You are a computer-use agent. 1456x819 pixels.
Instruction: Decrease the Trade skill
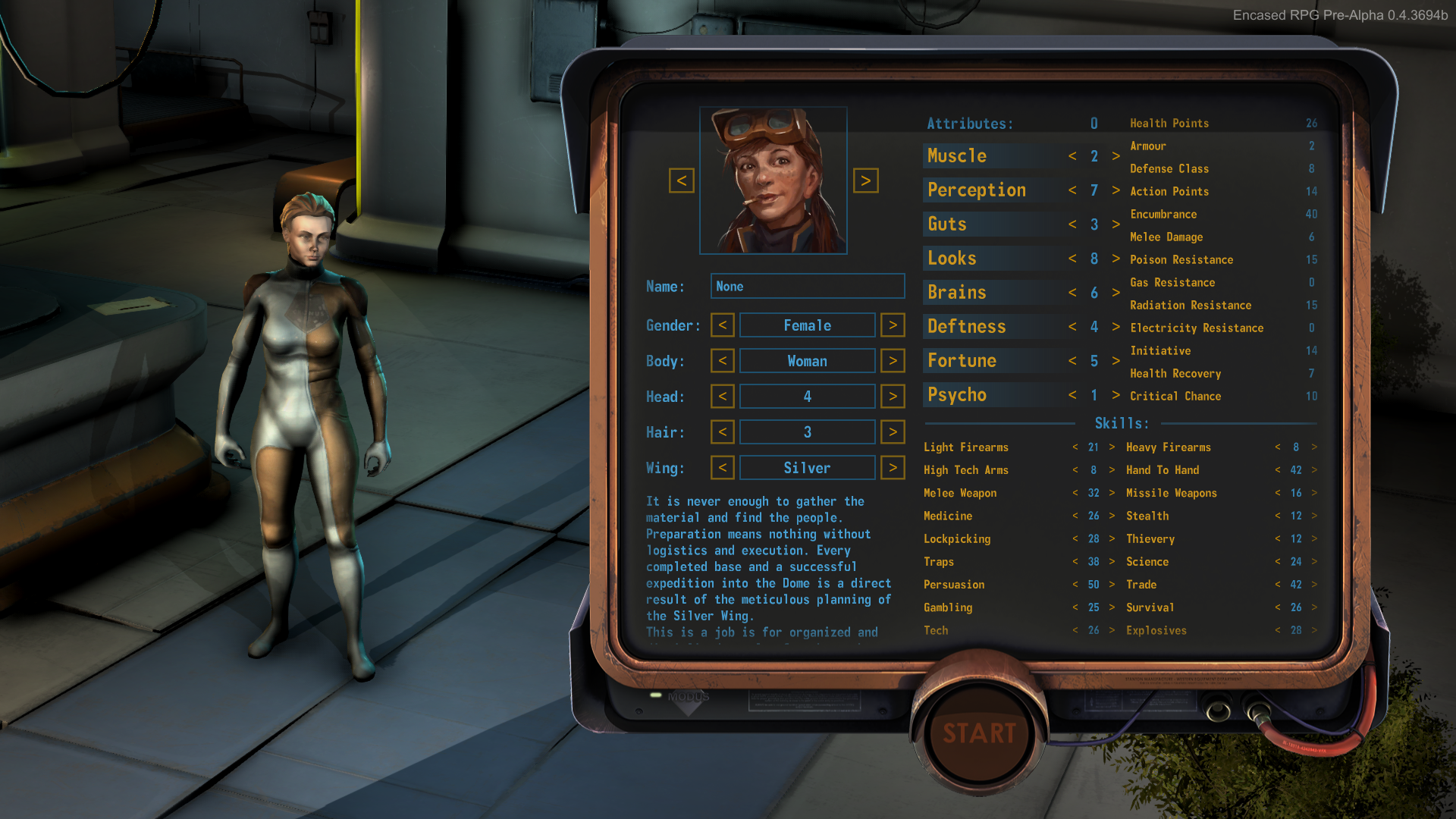pyautogui.click(x=1278, y=585)
